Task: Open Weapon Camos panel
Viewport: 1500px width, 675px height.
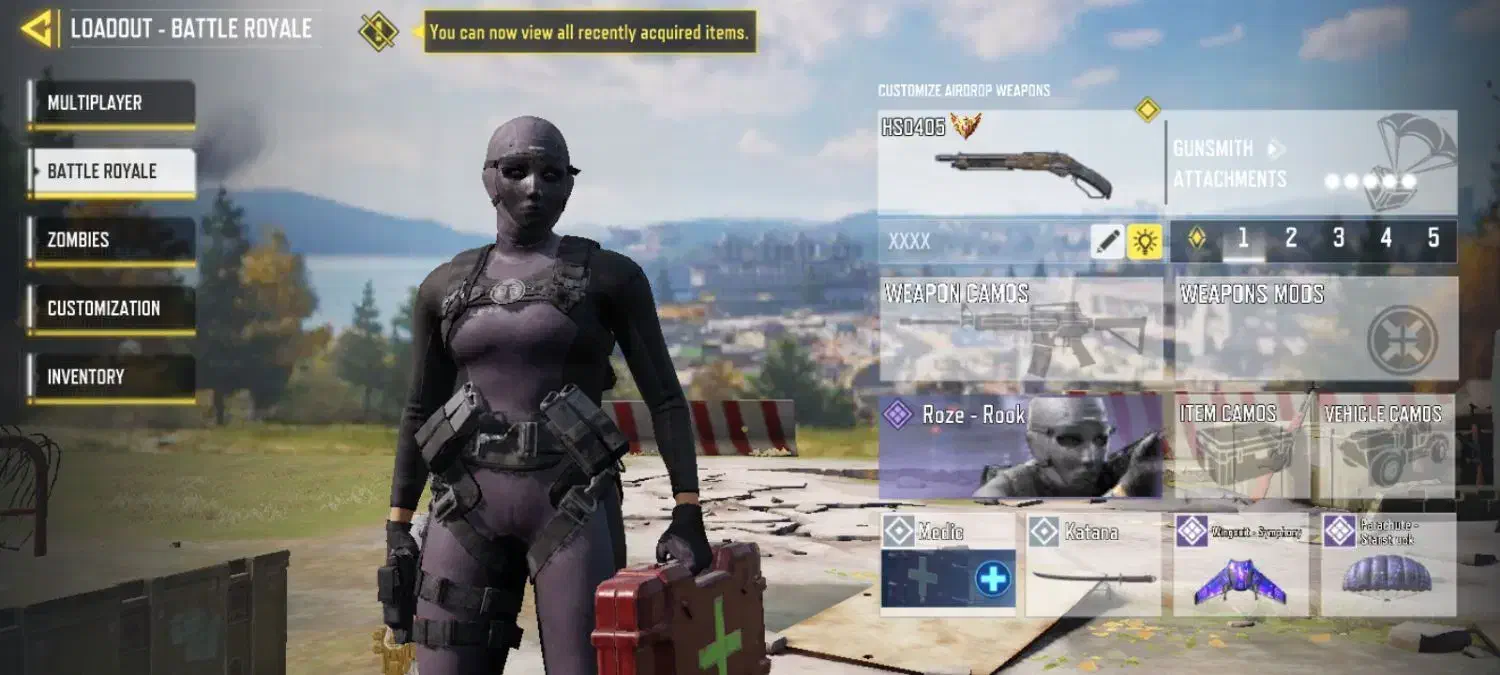Action: [x=1020, y=328]
